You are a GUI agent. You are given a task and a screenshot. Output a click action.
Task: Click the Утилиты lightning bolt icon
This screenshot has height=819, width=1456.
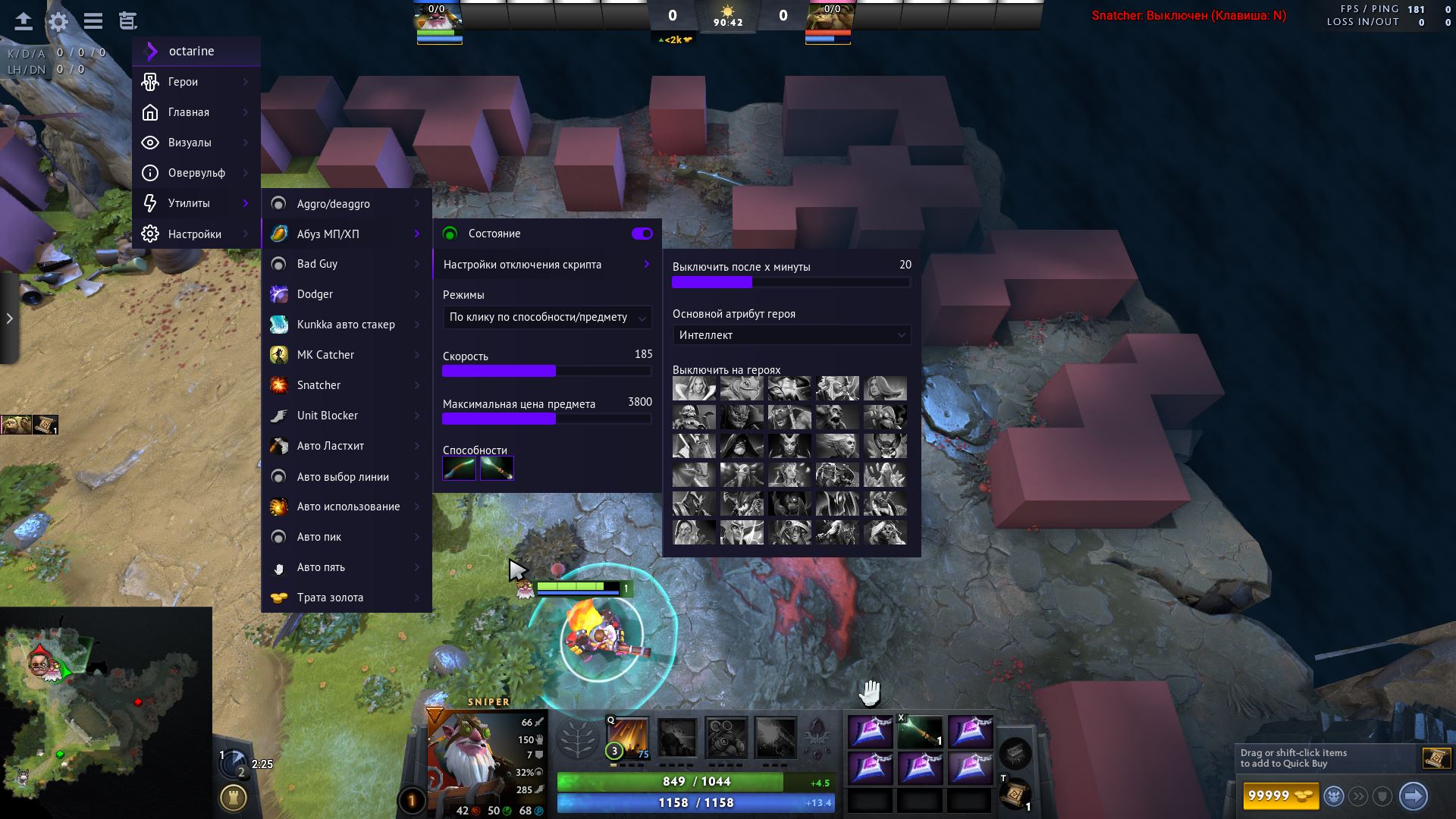click(x=149, y=203)
